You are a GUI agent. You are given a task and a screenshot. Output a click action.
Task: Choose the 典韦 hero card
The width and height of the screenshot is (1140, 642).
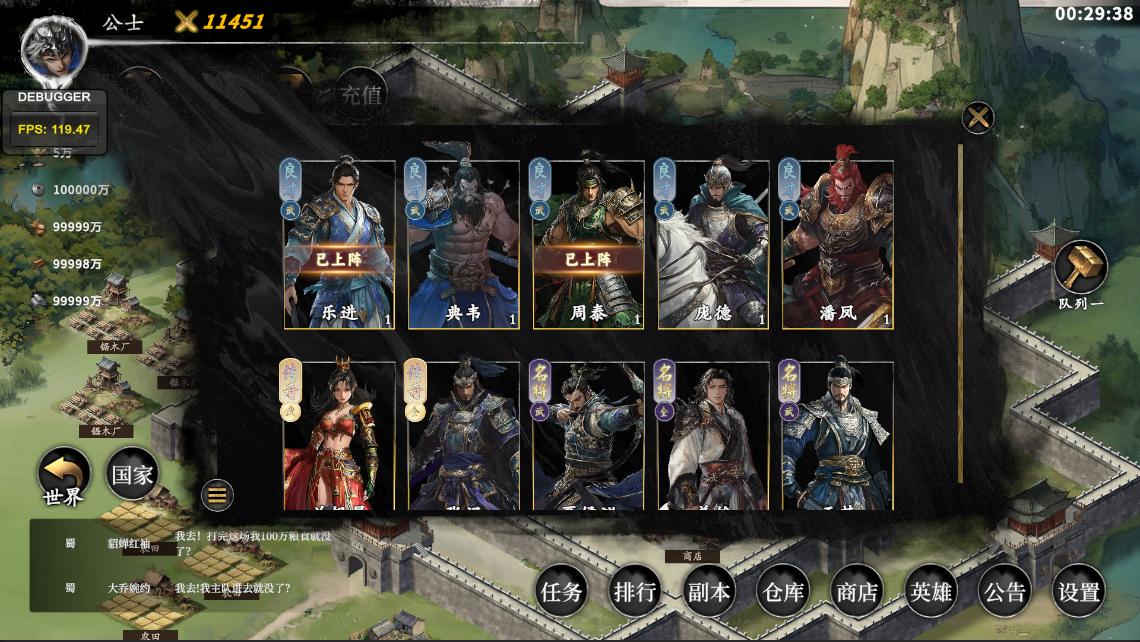pyautogui.click(x=463, y=245)
